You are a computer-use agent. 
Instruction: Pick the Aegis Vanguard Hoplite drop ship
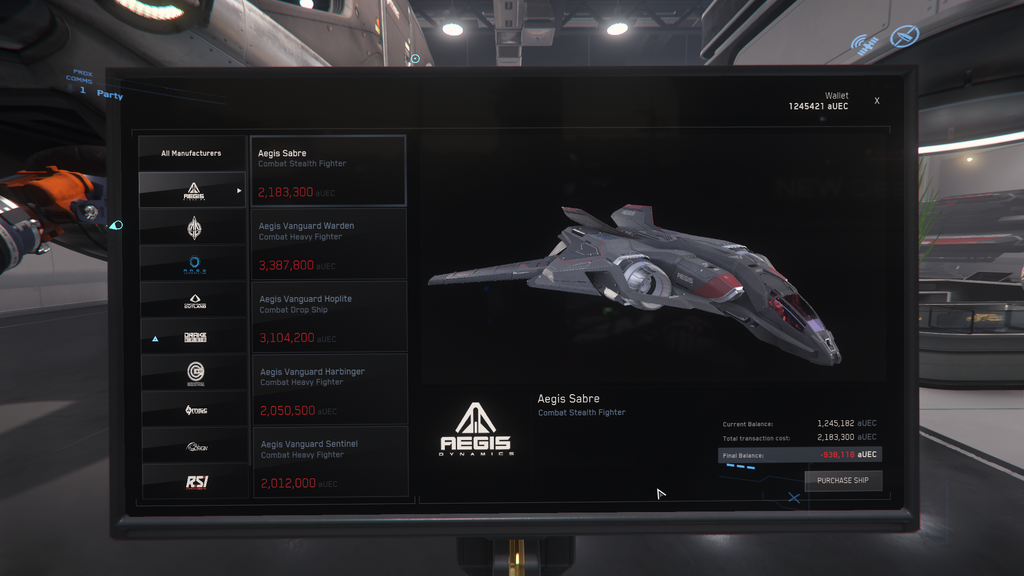pos(328,316)
